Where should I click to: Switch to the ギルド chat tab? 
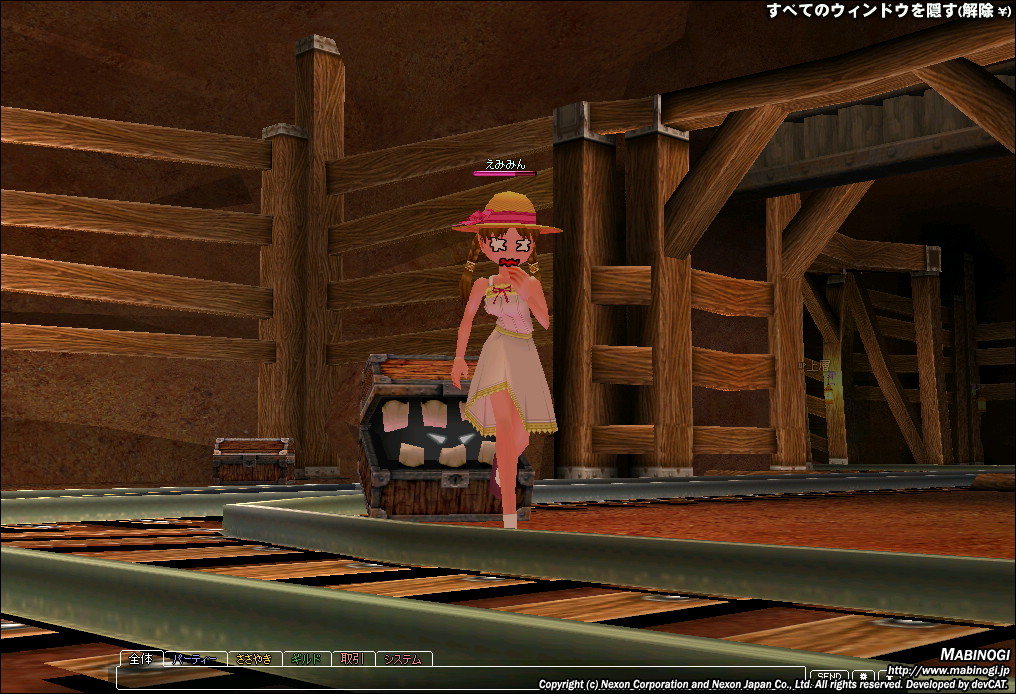[307, 659]
